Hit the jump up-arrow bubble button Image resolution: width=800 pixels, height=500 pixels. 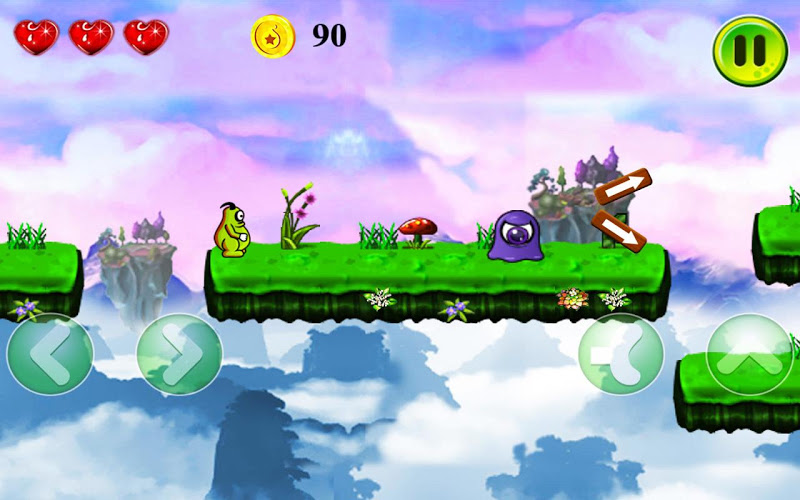pyautogui.click(x=749, y=354)
